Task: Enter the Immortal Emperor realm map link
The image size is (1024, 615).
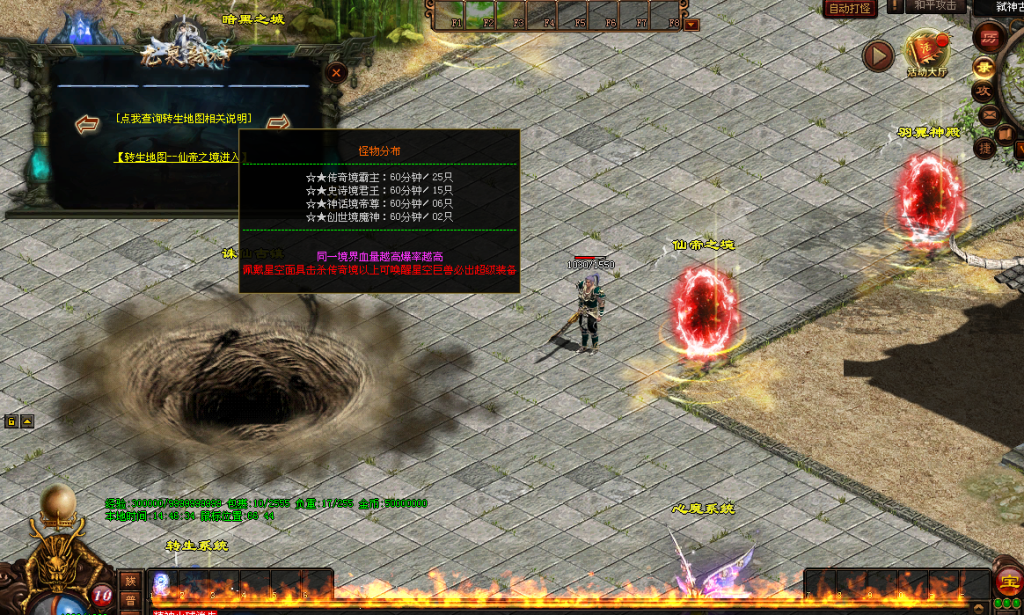Action: pyautogui.click(x=178, y=157)
